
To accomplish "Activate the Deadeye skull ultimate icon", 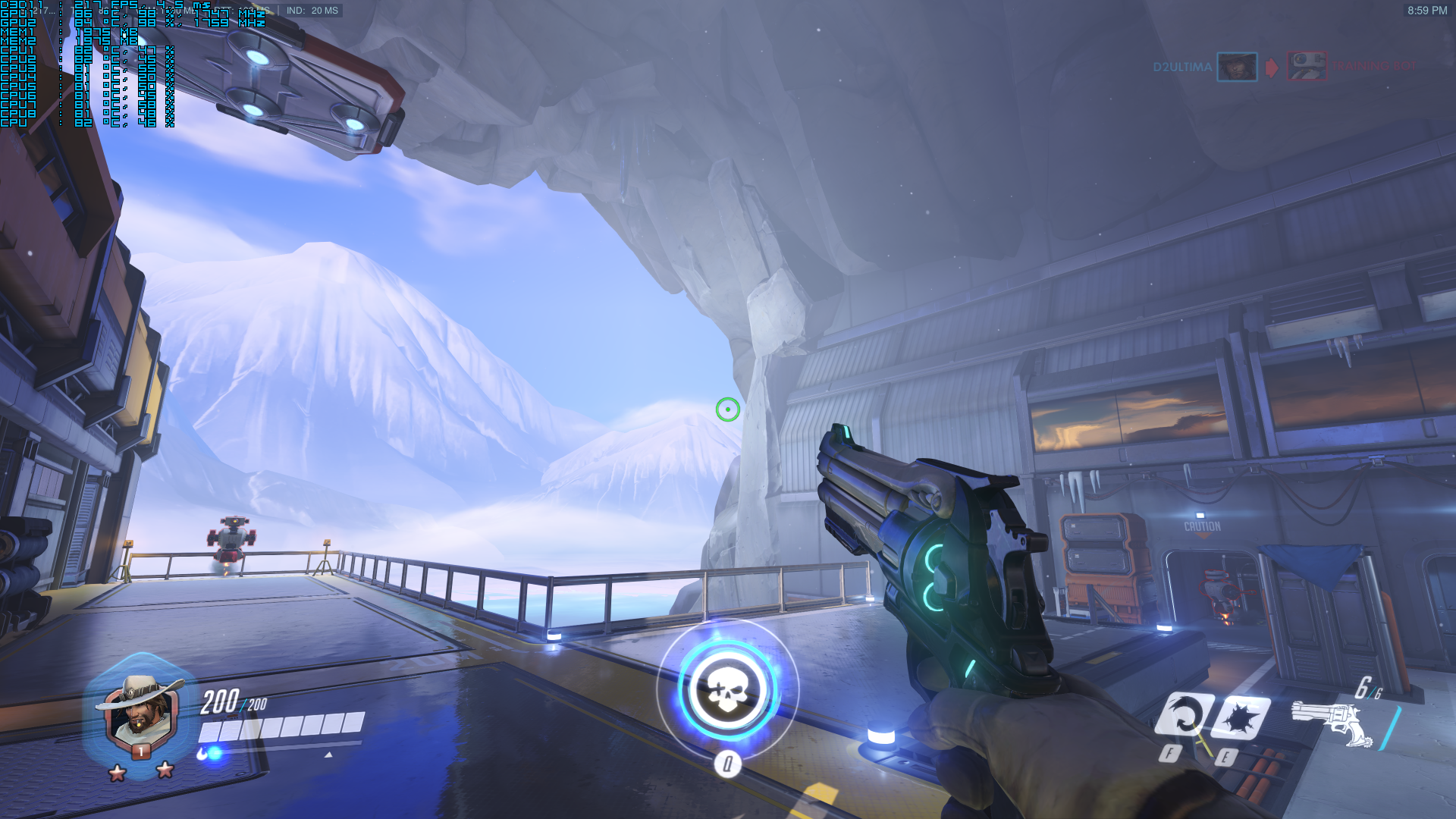I will tap(727, 691).
